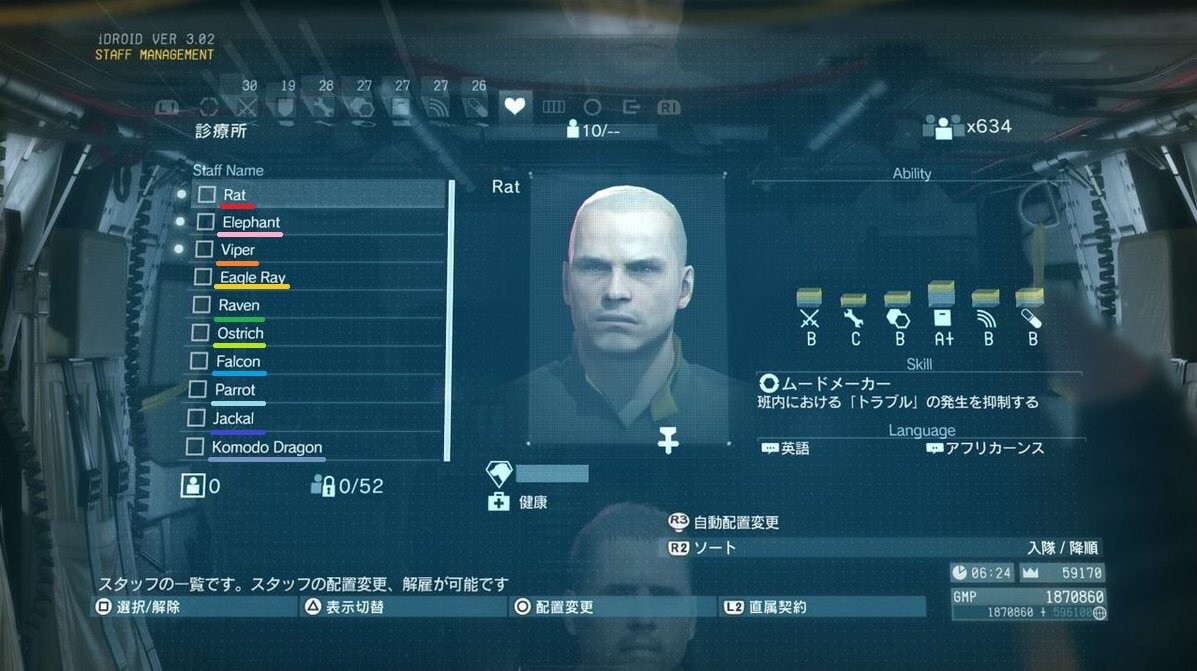This screenshot has height=671, width=1197.
Task: Open the crossed swords combat unit tab
Action: click(x=248, y=106)
